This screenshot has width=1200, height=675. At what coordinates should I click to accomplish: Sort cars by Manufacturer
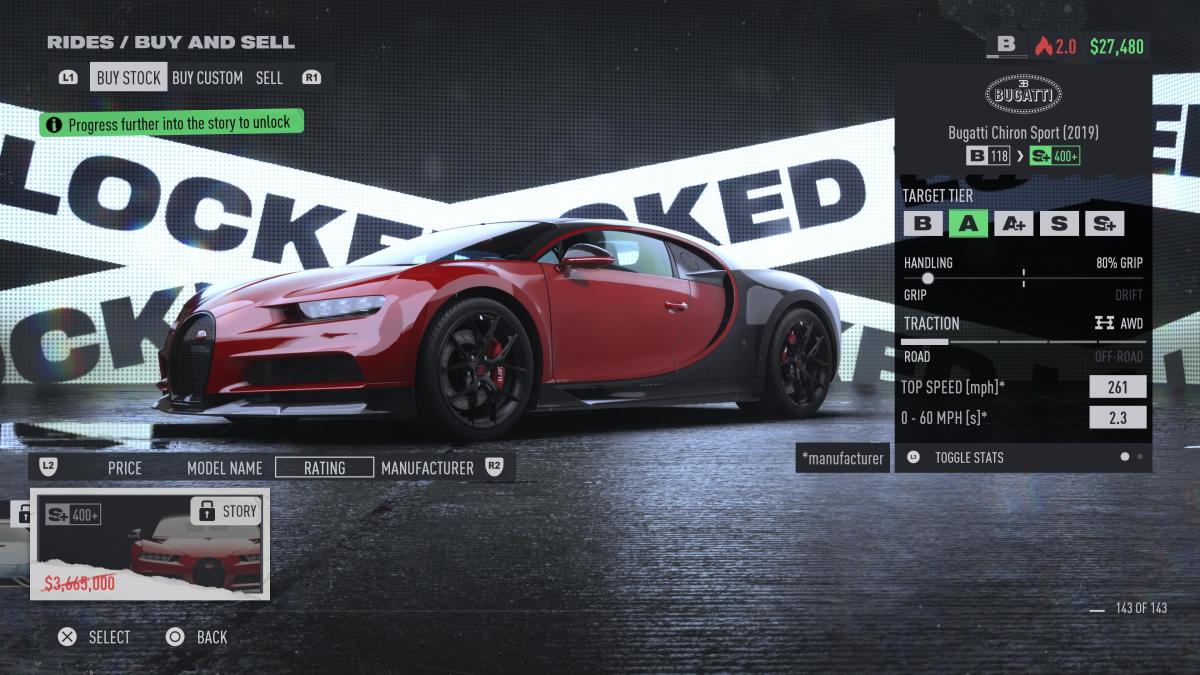(427, 467)
